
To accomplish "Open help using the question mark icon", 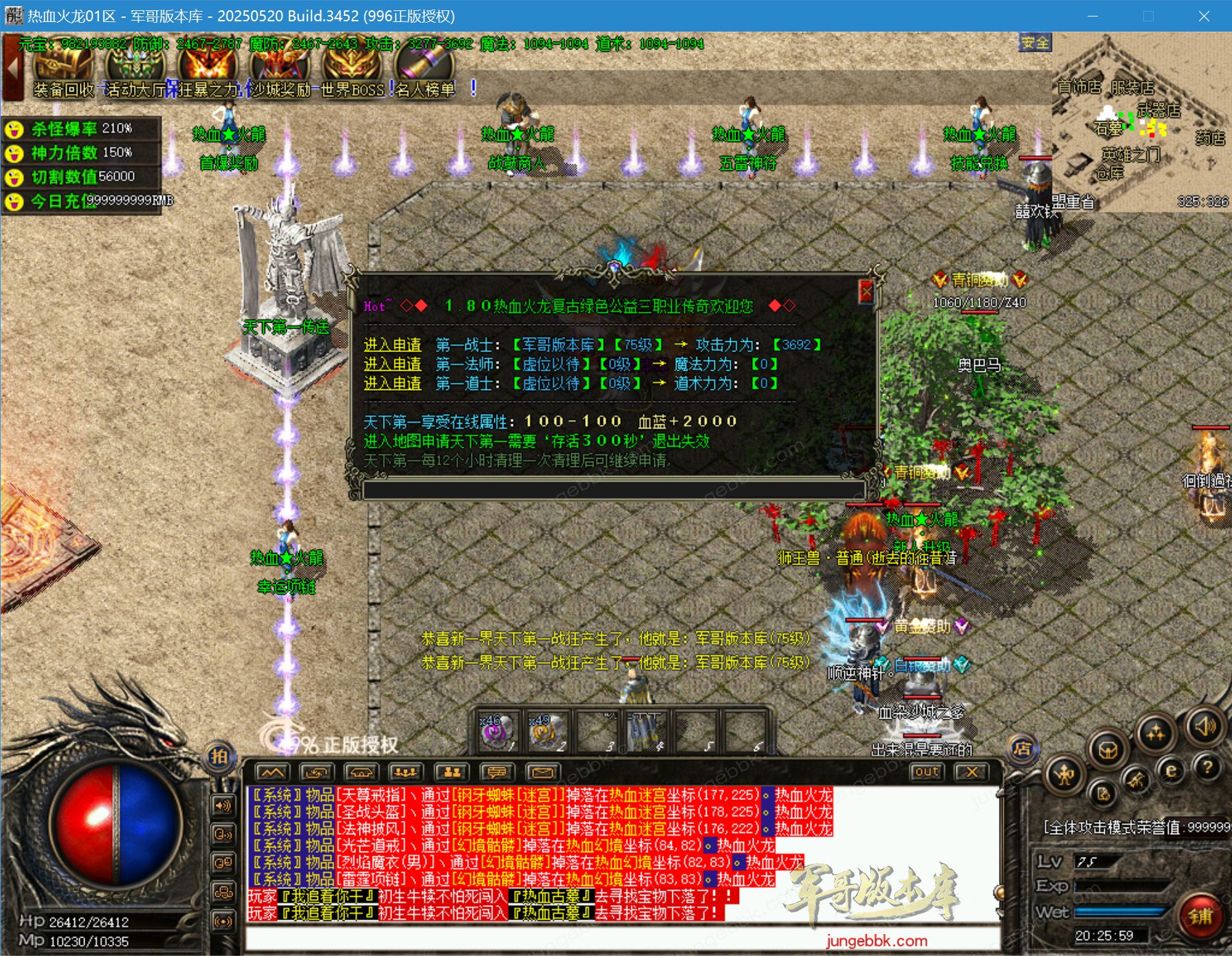I will pos(1208,769).
